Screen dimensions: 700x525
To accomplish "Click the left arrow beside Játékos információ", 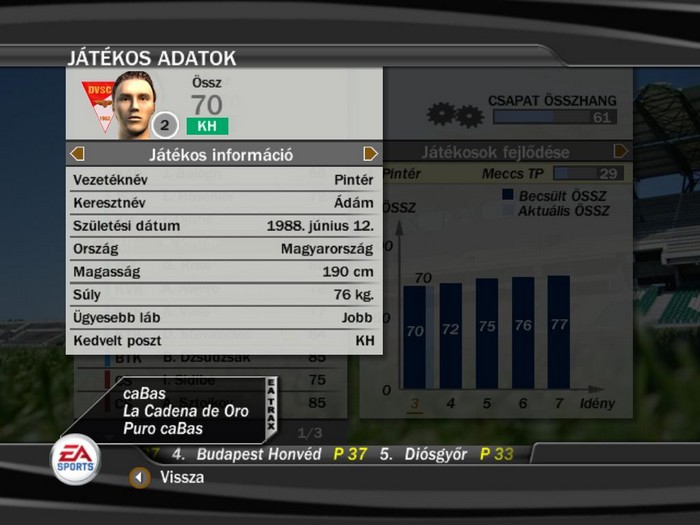I will pyautogui.click(x=78, y=154).
